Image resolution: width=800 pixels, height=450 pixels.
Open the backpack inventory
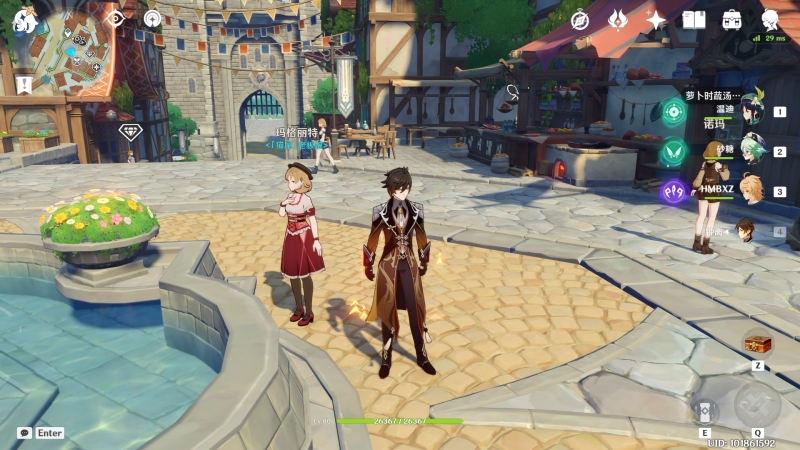coord(732,20)
